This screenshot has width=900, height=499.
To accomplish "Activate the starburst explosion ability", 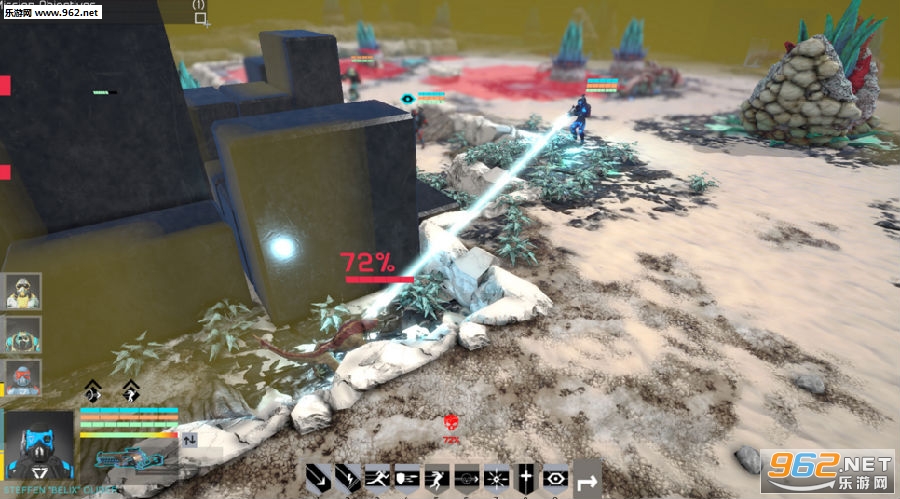I will [496, 478].
